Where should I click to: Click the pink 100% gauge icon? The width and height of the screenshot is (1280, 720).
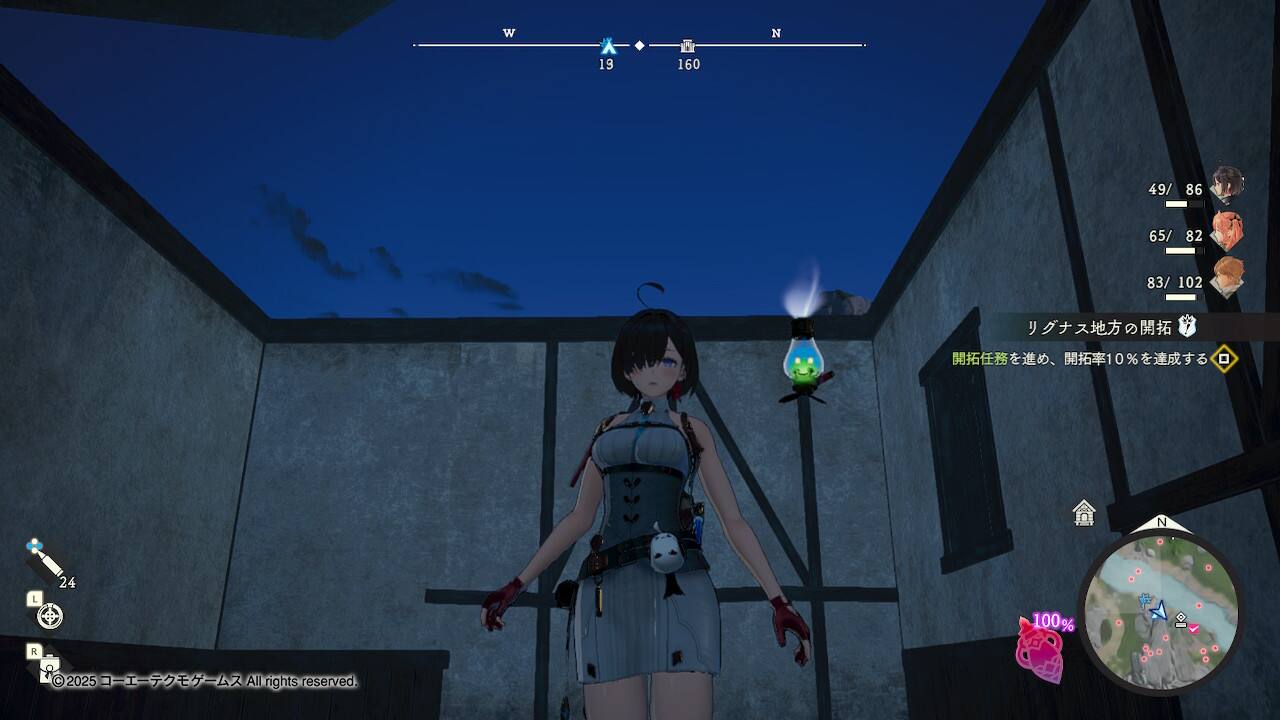pyautogui.click(x=1040, y=648)
